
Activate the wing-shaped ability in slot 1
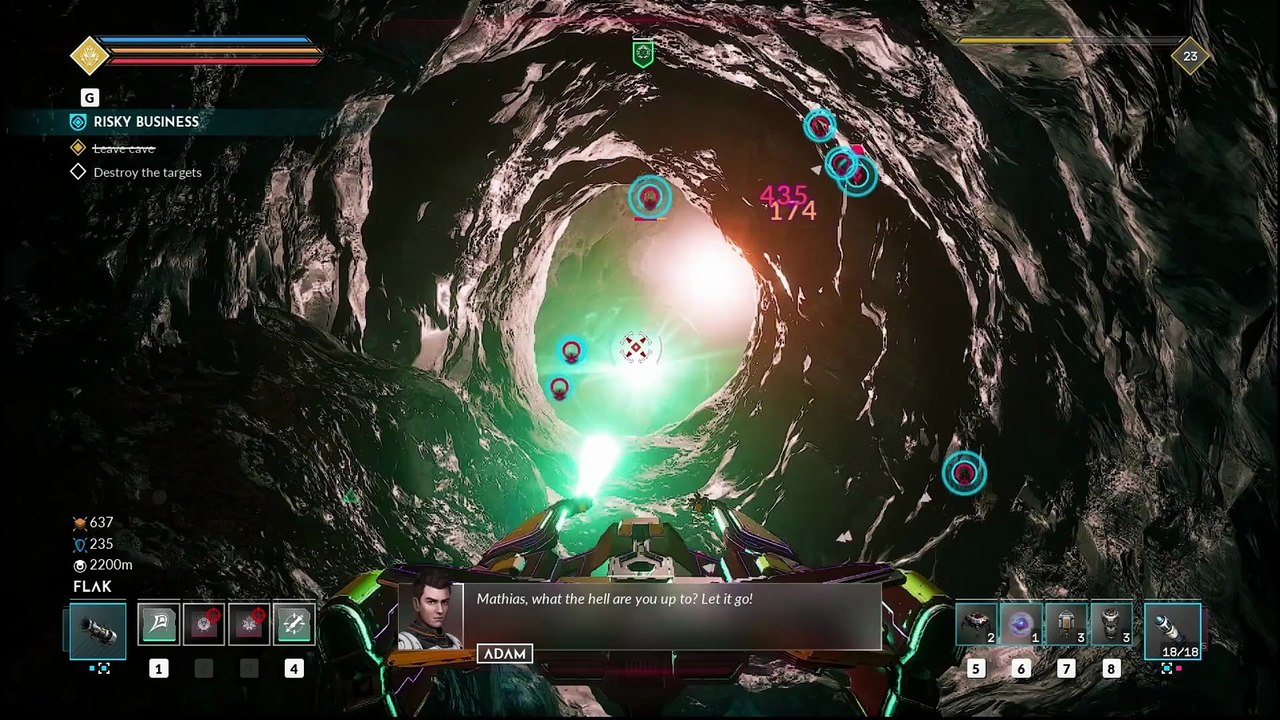pyautogui.click(x=158, y=624)
